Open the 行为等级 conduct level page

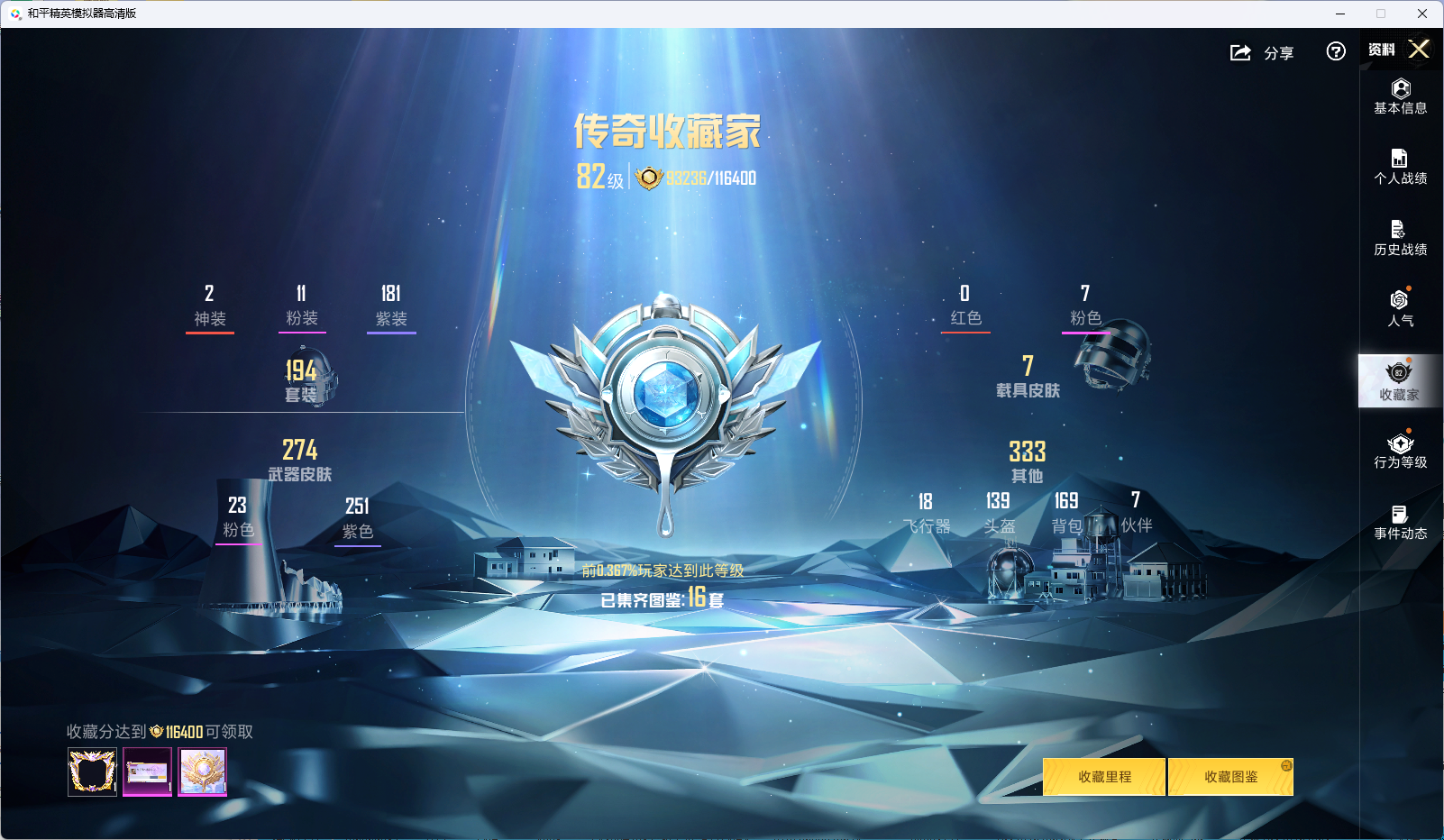pyautogui.click(x=1399, y=451)
